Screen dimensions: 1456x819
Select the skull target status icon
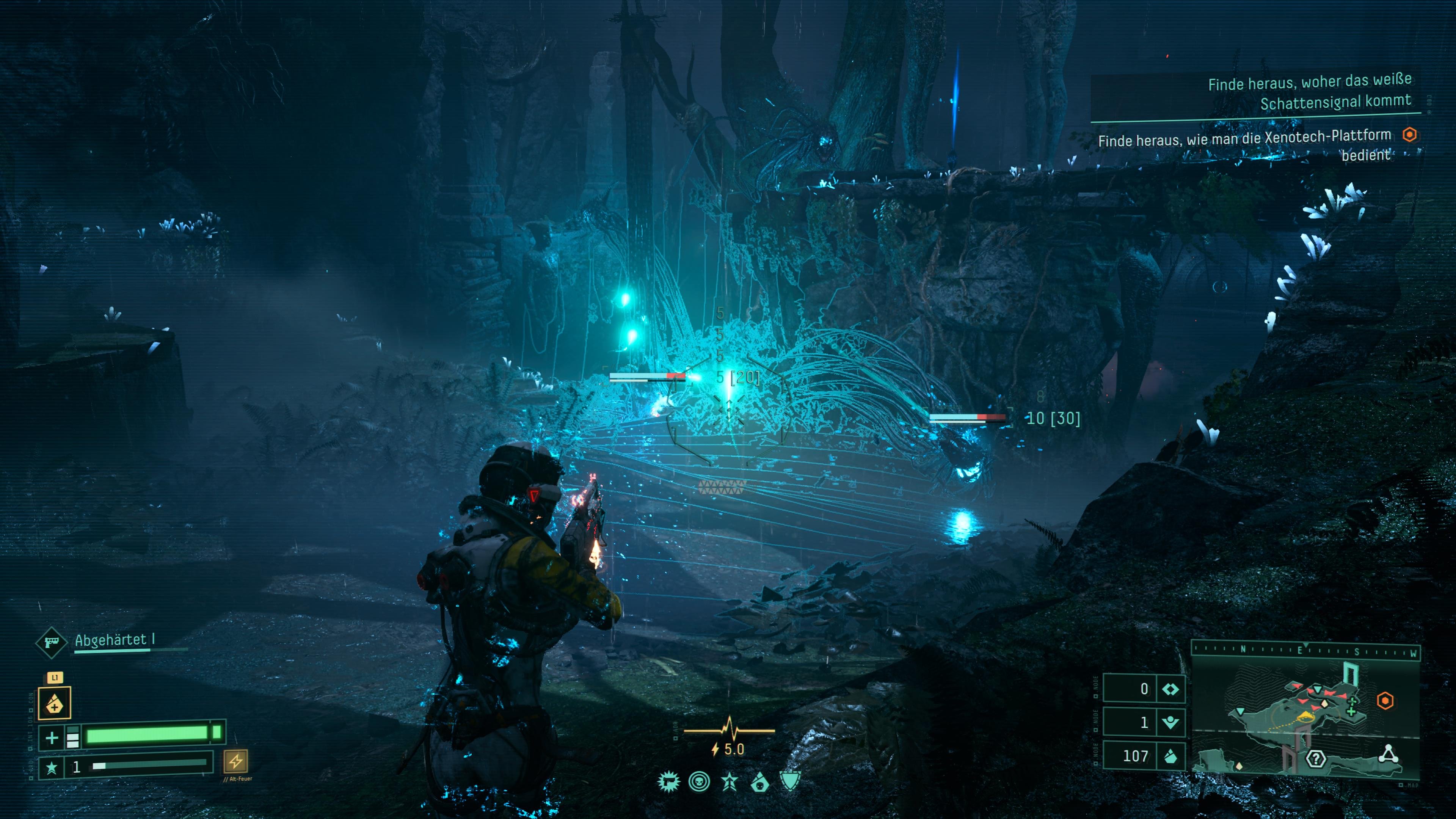(699, 782)
